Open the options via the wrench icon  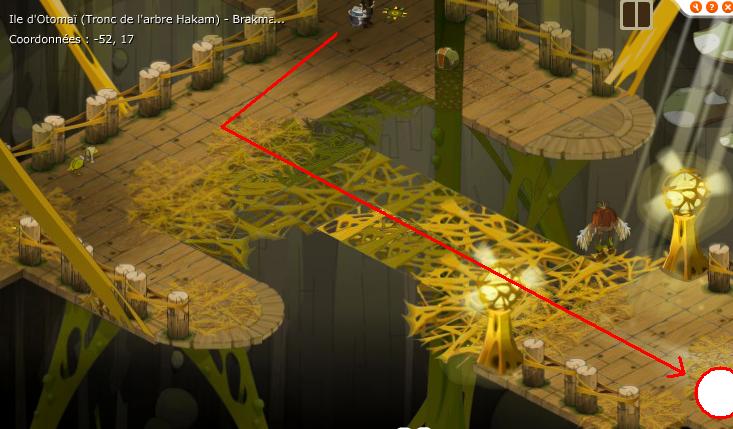pos(695,7)
